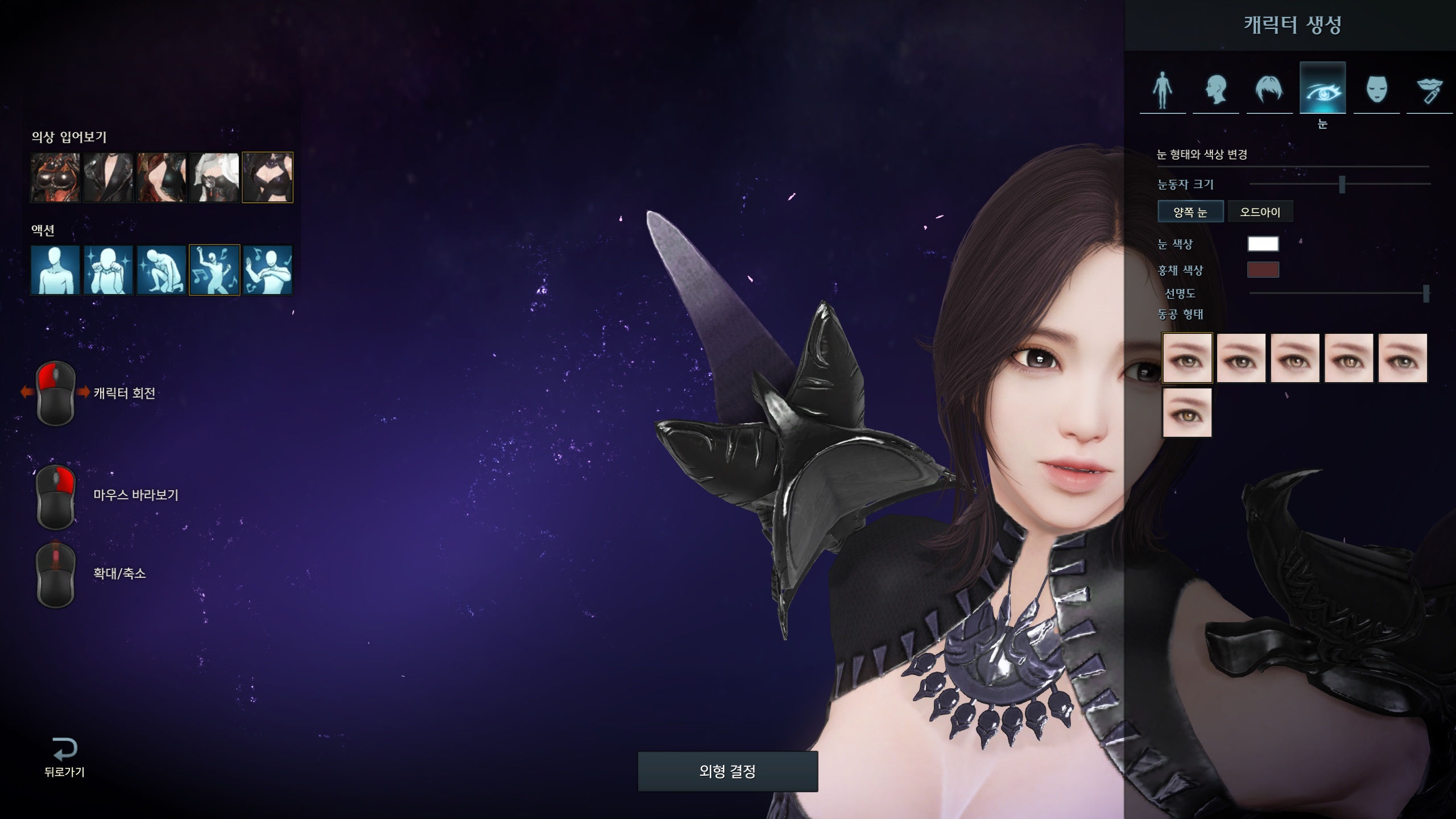Open the brown 홍채 색상 color swatch
The image size is (1456, 819).
tap(1263, 270)
